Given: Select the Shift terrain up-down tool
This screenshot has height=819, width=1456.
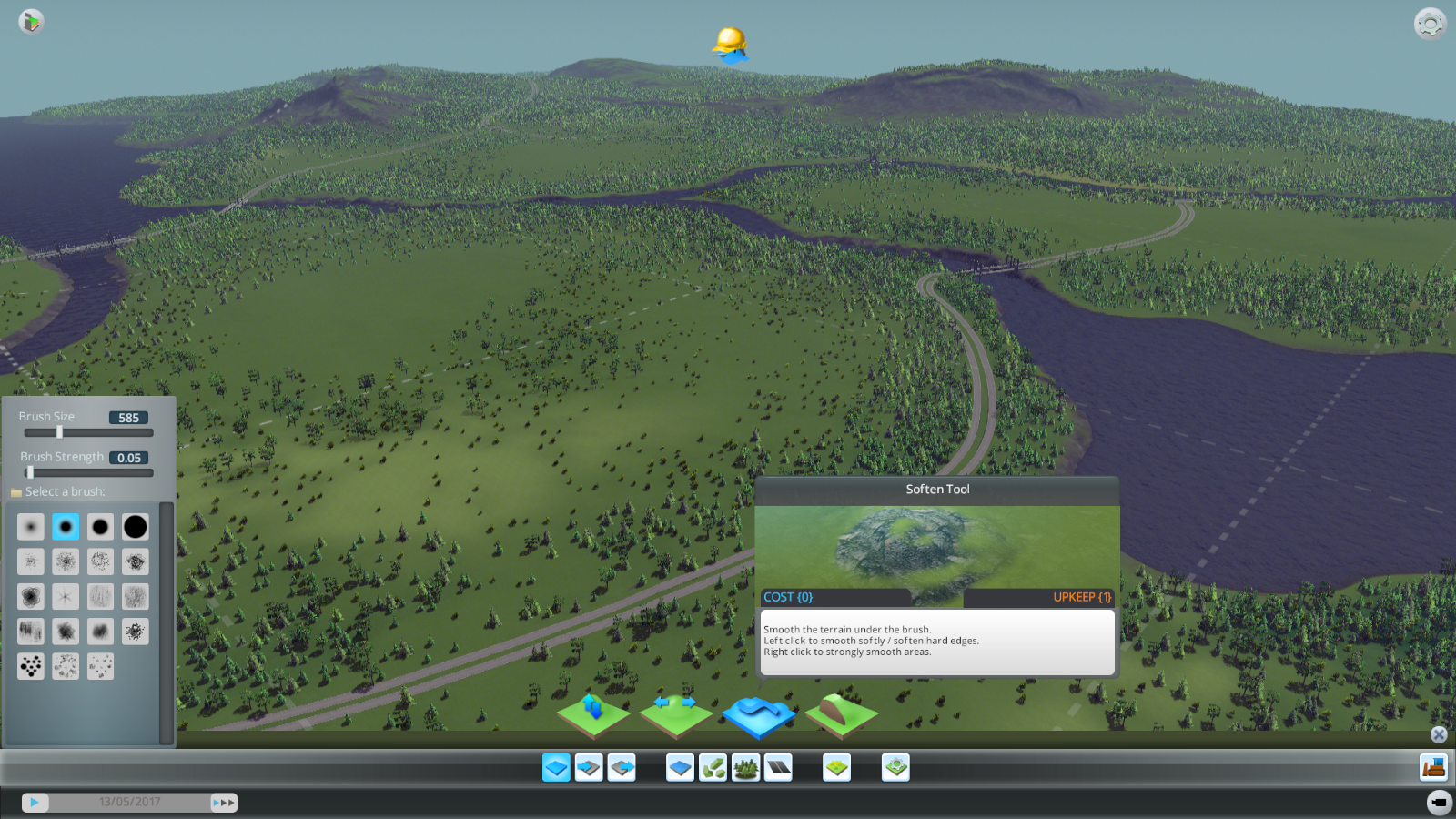Looking at the screenshot, I should [593, 715].
